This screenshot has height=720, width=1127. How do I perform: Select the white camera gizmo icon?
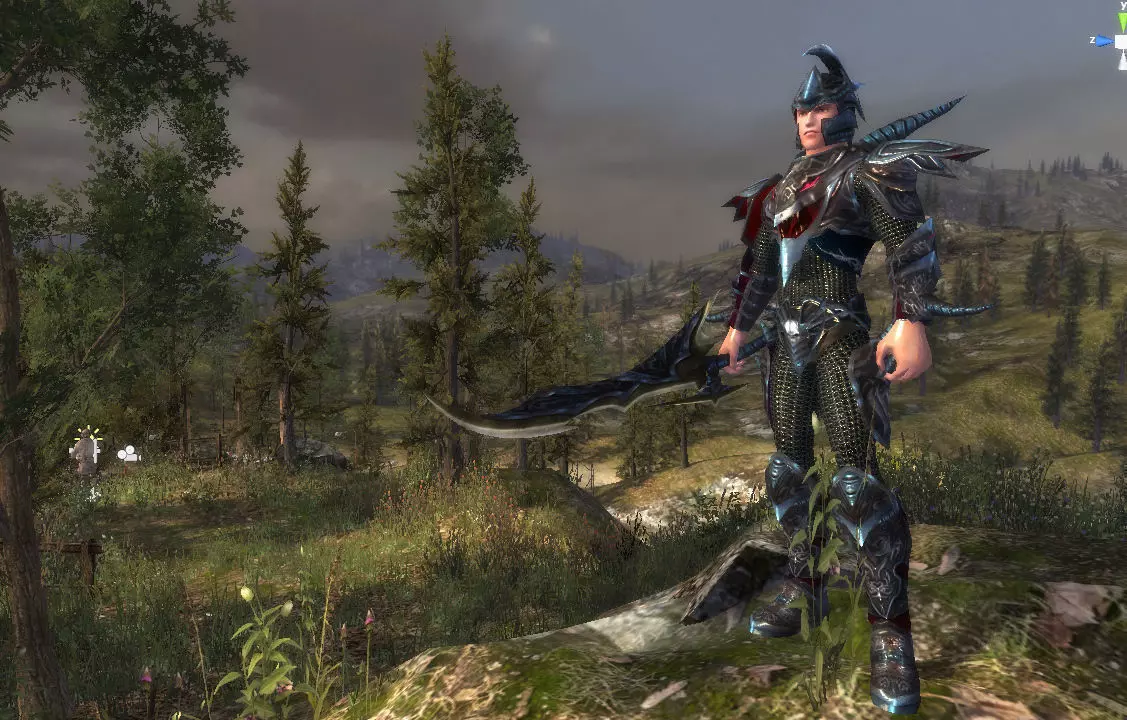pos(128,455)
